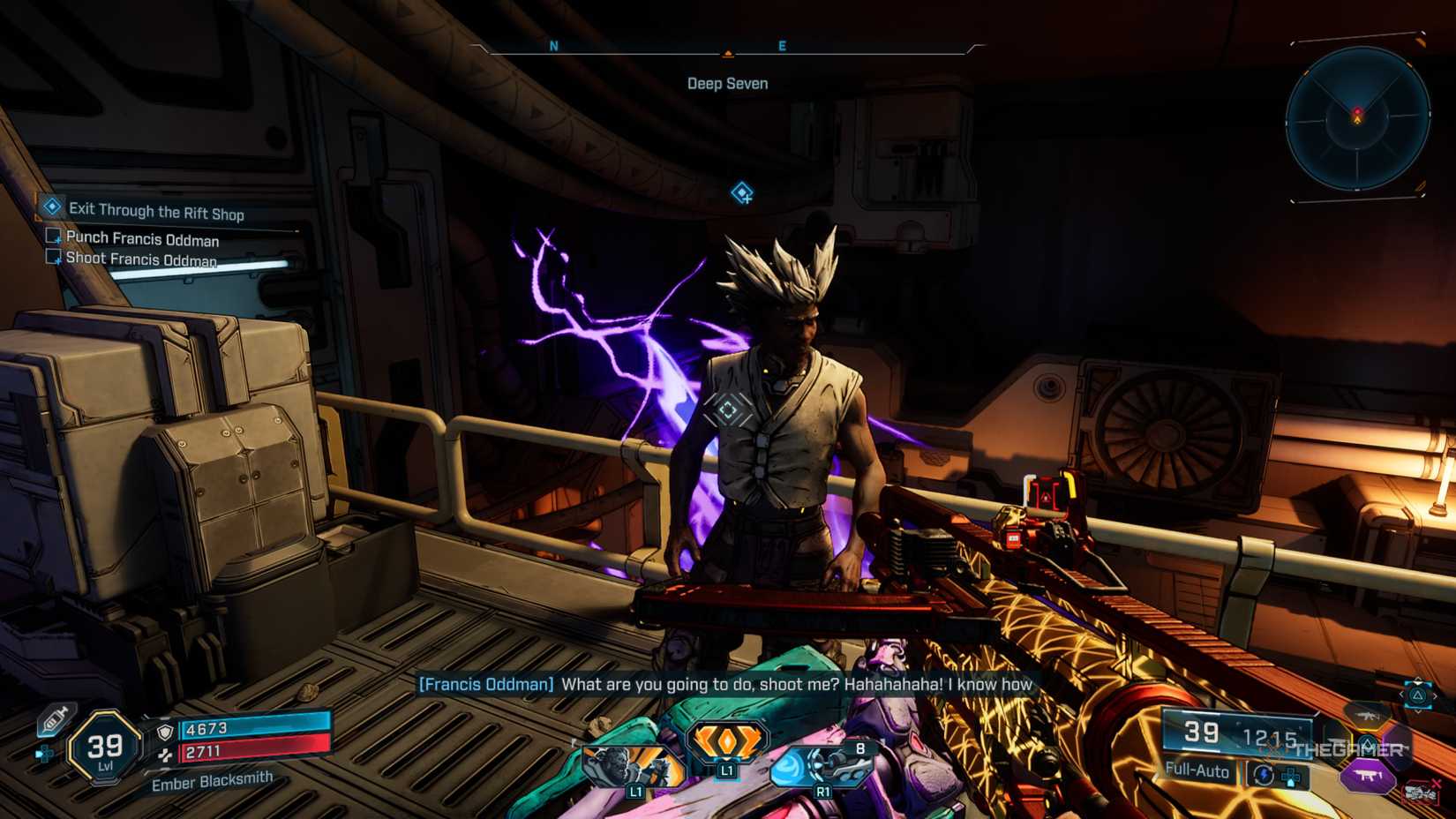Select the crossed-out weapon icon
Image resolution: width=1456 pixels, height=819 pixels.
(1420, 792)
